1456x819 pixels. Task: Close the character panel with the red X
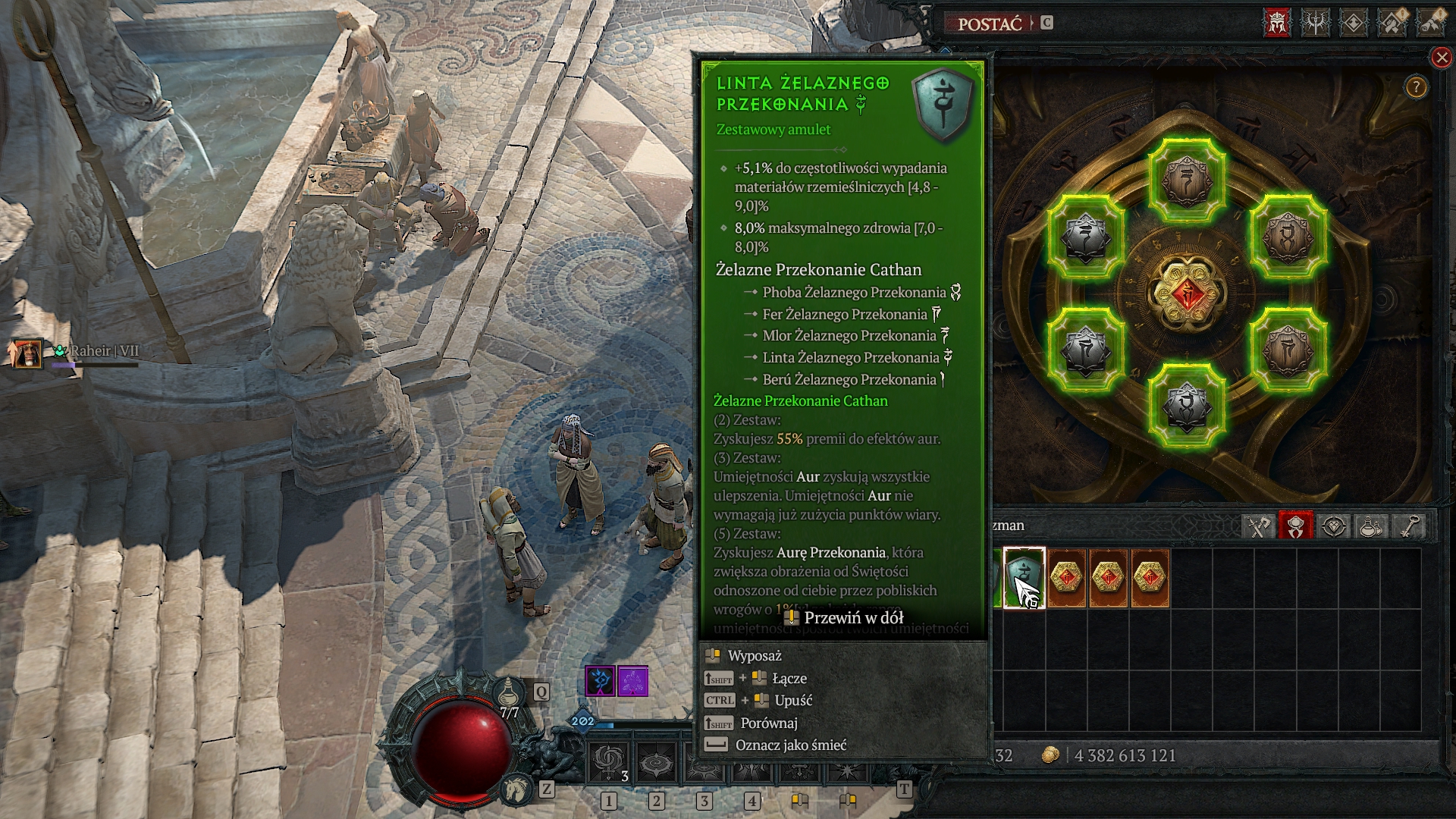pyautogui.click(x=1441, y=58)
